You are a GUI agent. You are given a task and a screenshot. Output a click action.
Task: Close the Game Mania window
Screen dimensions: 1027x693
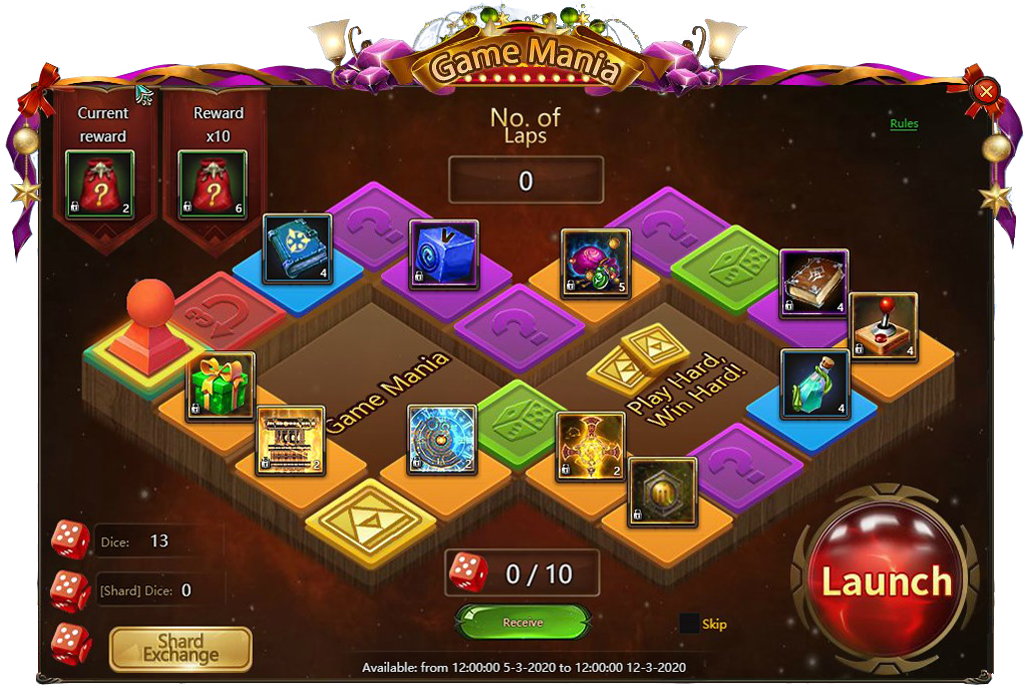(x=987, y=93)
